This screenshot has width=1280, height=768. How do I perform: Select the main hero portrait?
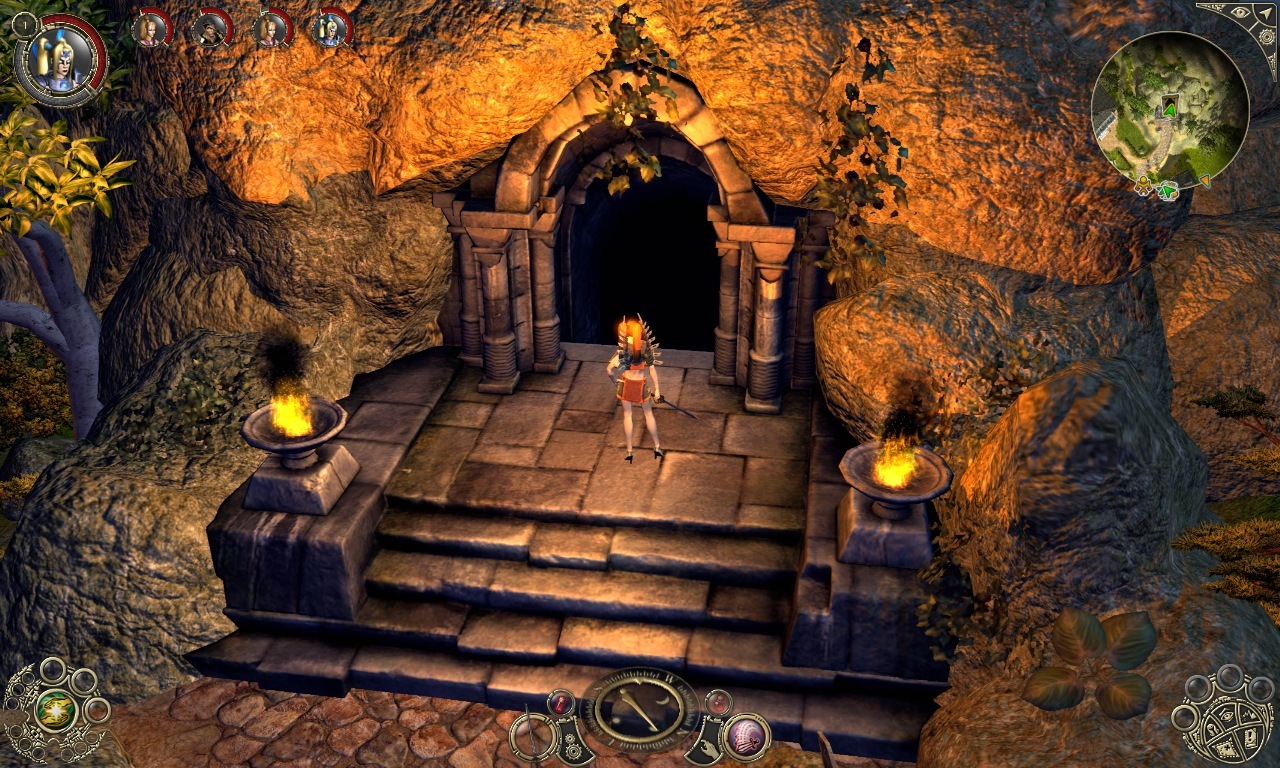pos(58,58)
